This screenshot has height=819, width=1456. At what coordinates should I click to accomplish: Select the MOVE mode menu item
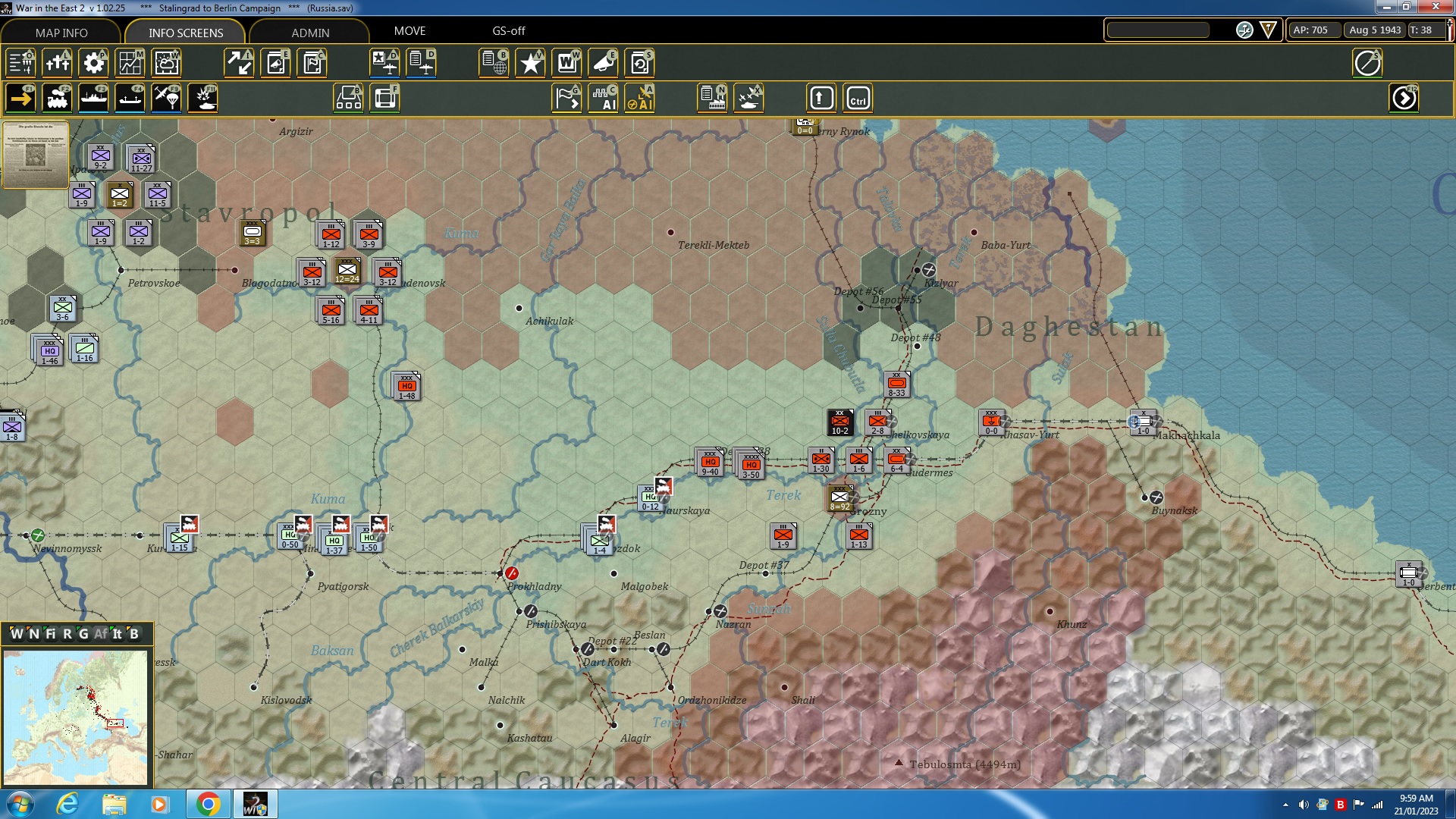(x=410, y=31)
